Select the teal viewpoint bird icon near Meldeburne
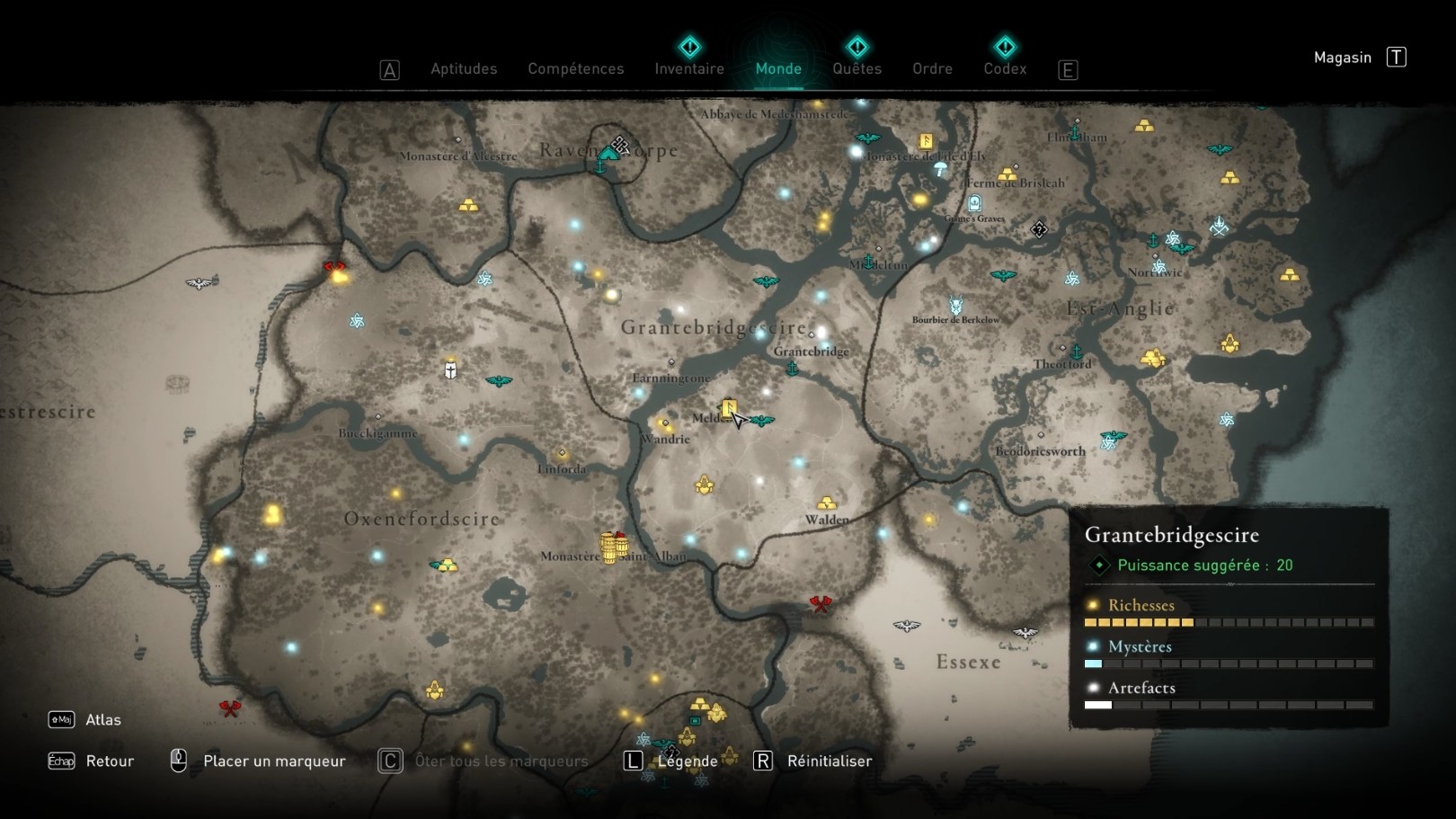 pos(762,421)
